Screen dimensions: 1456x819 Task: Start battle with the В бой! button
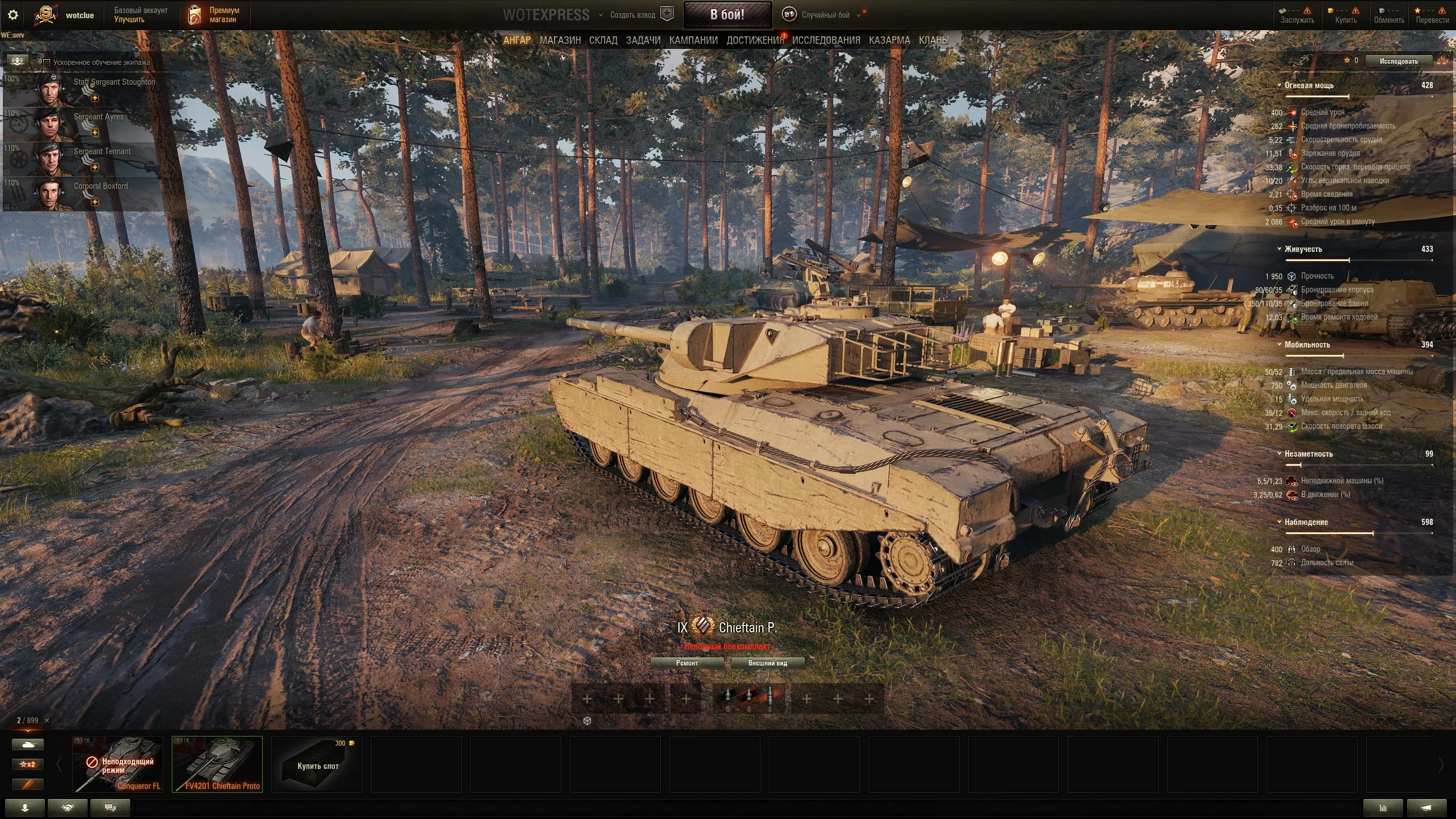coord(727,15)
